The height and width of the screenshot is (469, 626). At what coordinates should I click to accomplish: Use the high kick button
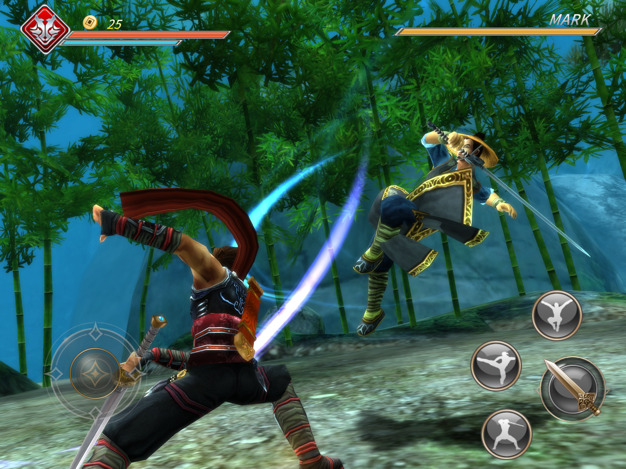pos(497,365)
